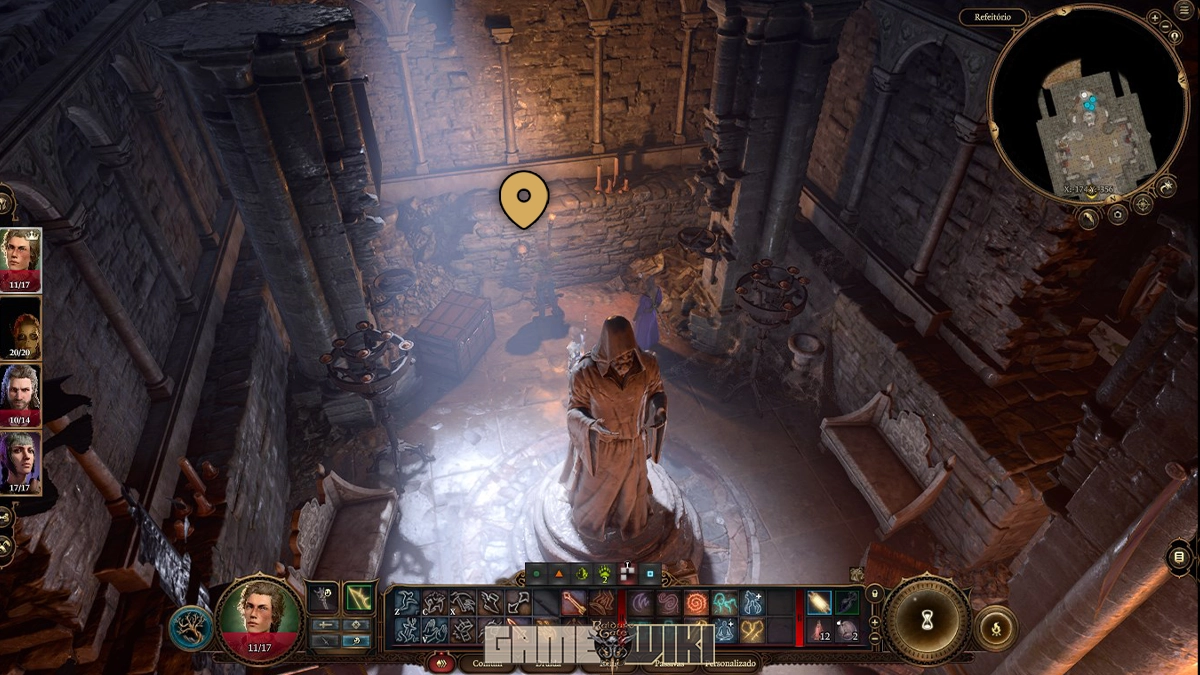Viewport: 1200px width, 675px height.
Task: Switch to the Personalizado hotbar tab
Action: pos(731,662)
